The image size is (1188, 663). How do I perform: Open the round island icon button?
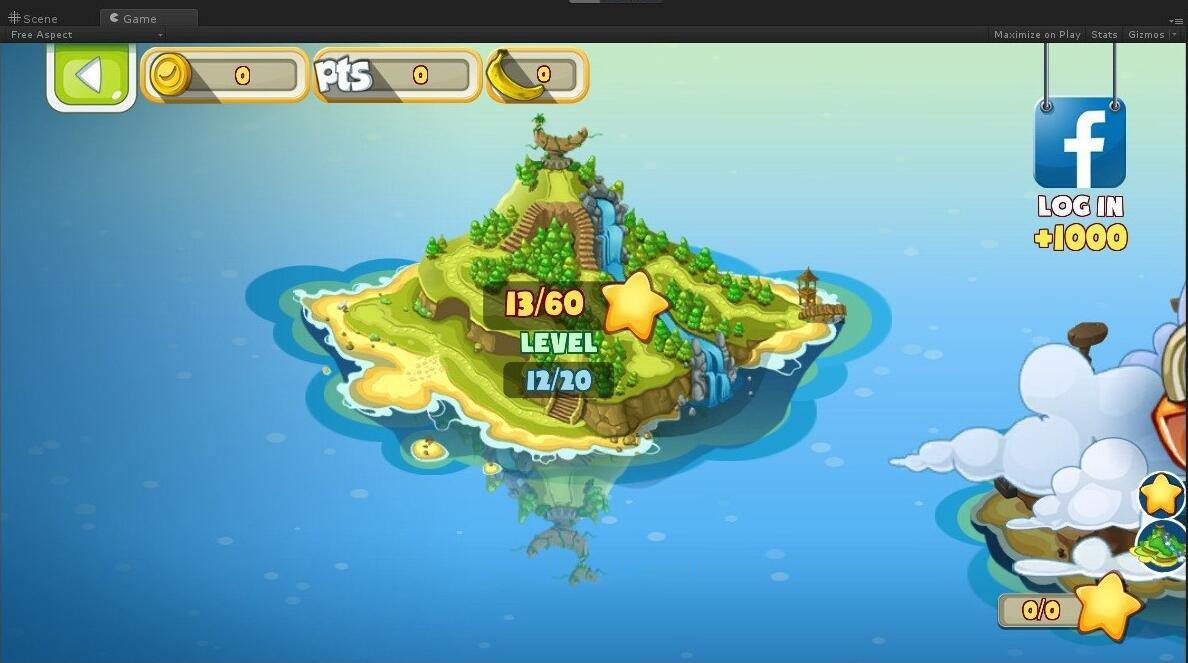[1163, 545]
